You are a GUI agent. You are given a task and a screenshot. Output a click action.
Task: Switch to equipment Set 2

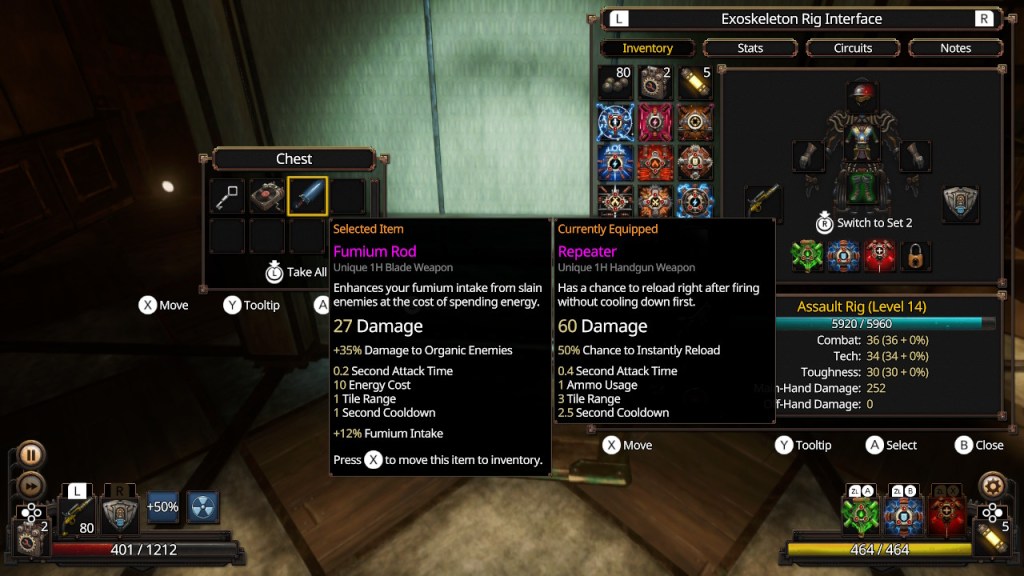click(x=864, y=222)
